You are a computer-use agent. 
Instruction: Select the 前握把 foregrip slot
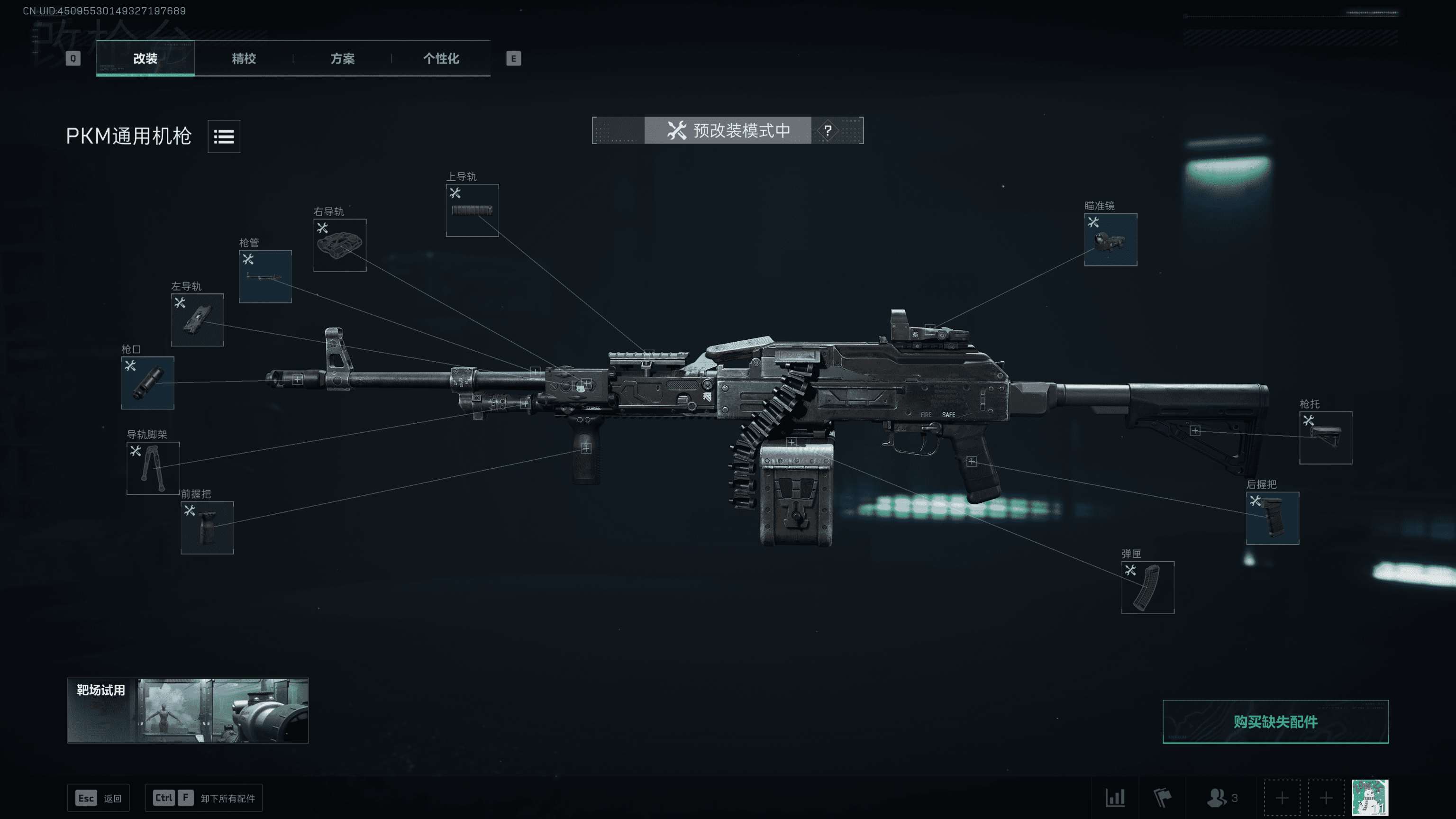(207, 528)
